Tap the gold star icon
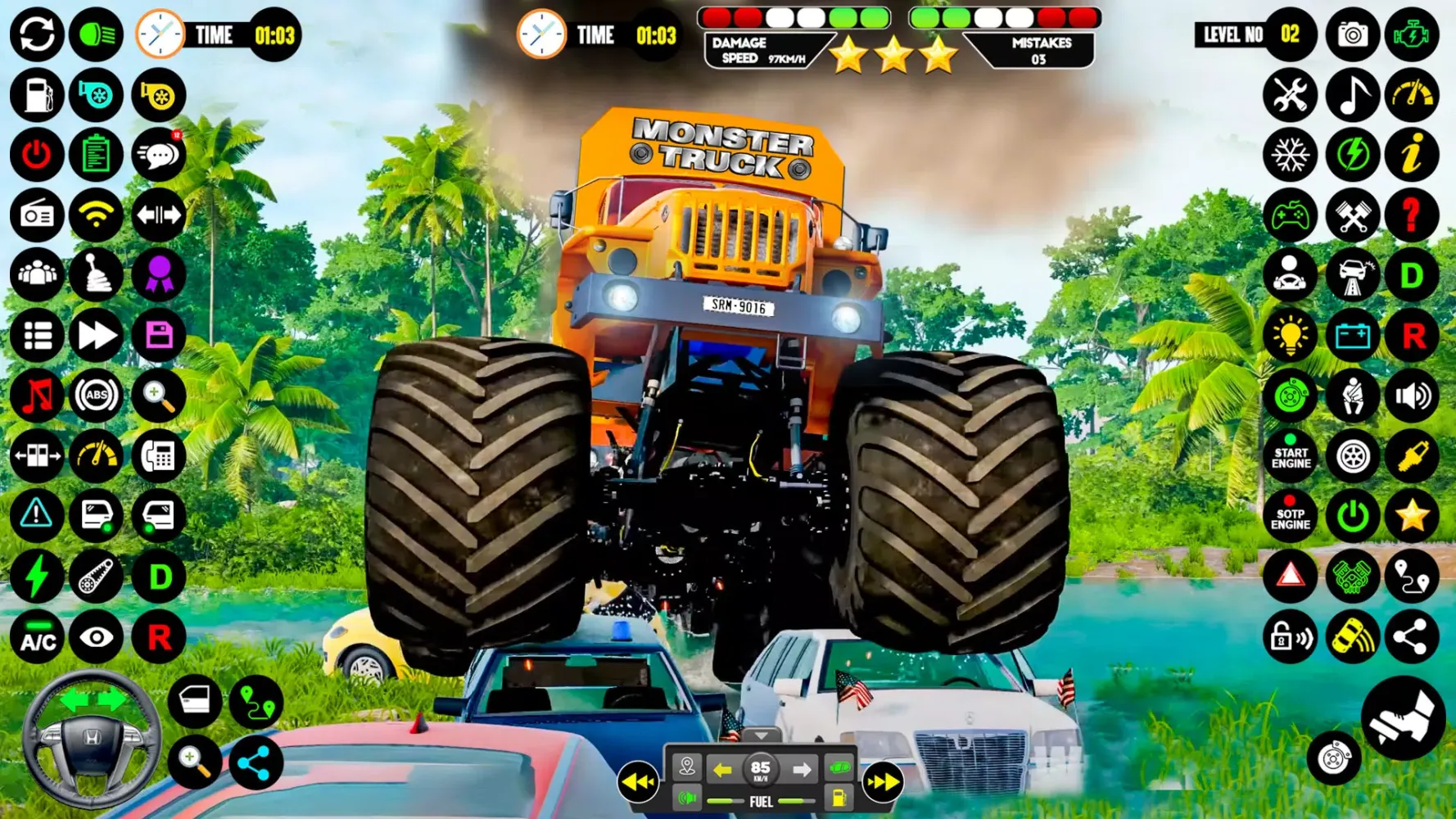 point(1411,516)
